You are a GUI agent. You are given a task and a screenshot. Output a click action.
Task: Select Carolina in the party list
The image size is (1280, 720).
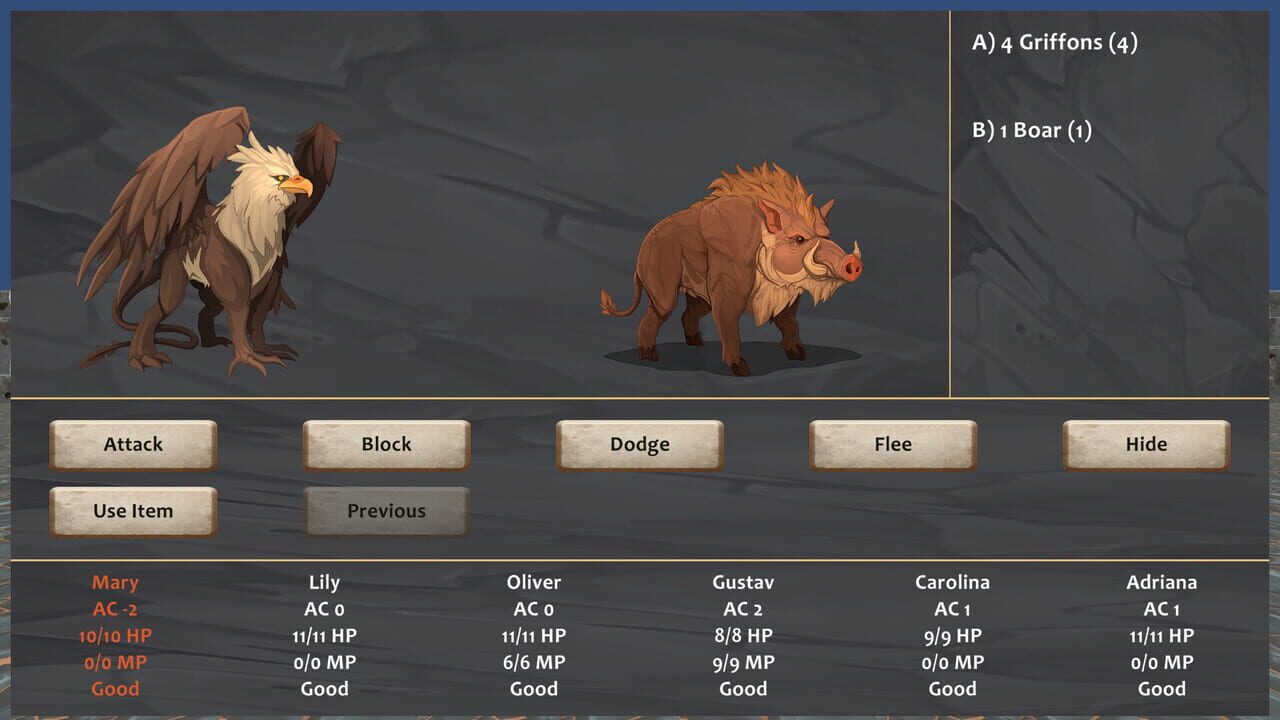(x=953, y=581)
